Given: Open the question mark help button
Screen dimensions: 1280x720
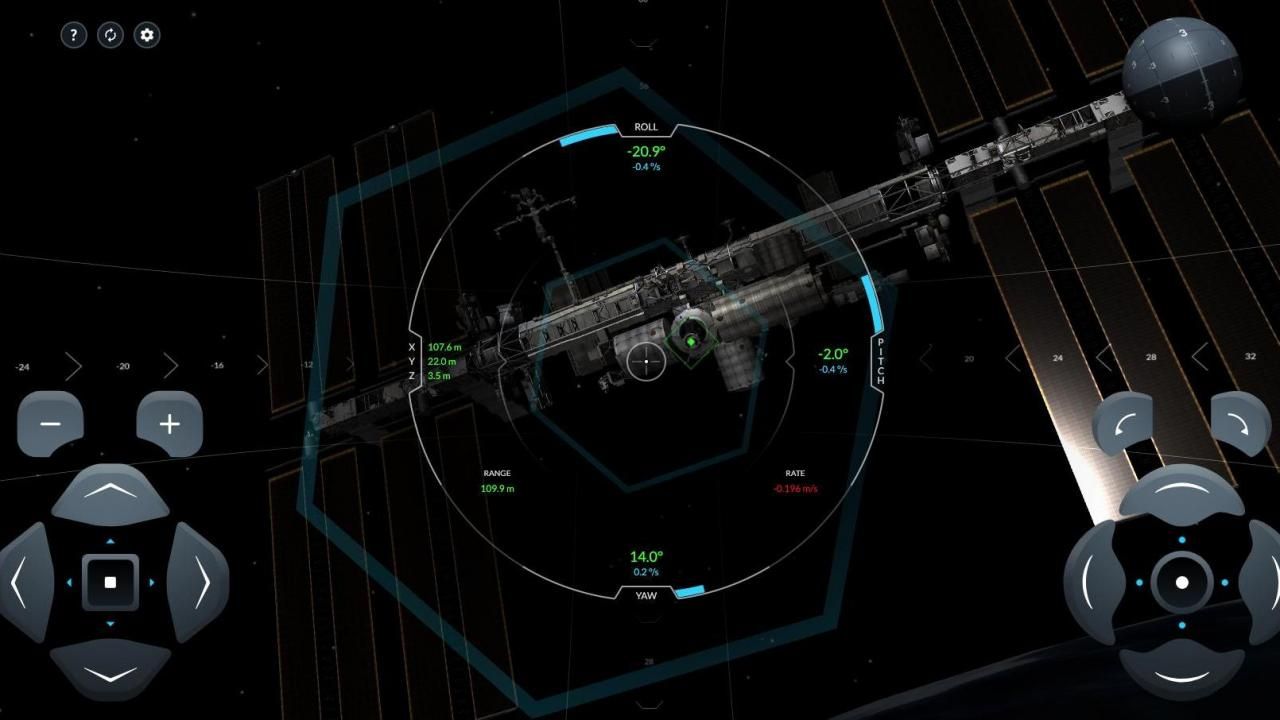Looking at the screenshot, I should [x=74, y=35].
